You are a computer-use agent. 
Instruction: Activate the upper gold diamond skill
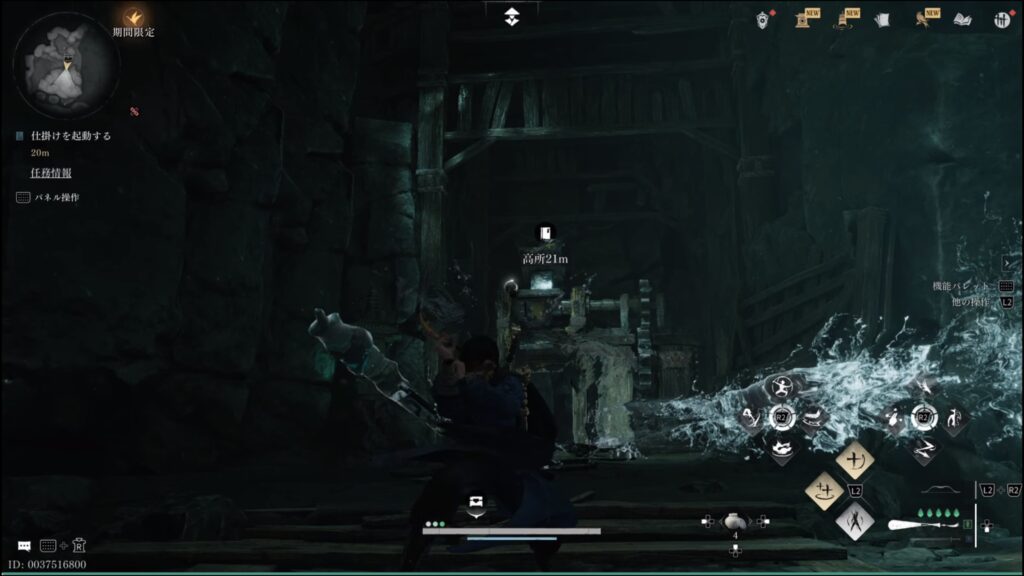point(855,459)
